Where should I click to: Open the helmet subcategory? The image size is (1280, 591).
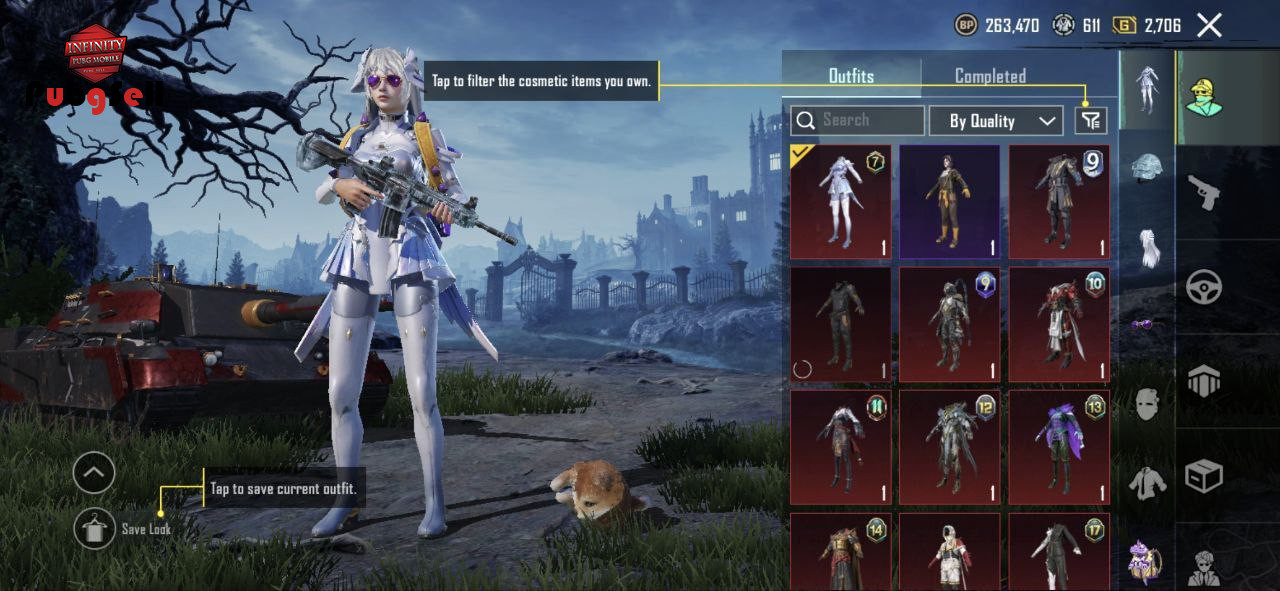click(1147, 167)
